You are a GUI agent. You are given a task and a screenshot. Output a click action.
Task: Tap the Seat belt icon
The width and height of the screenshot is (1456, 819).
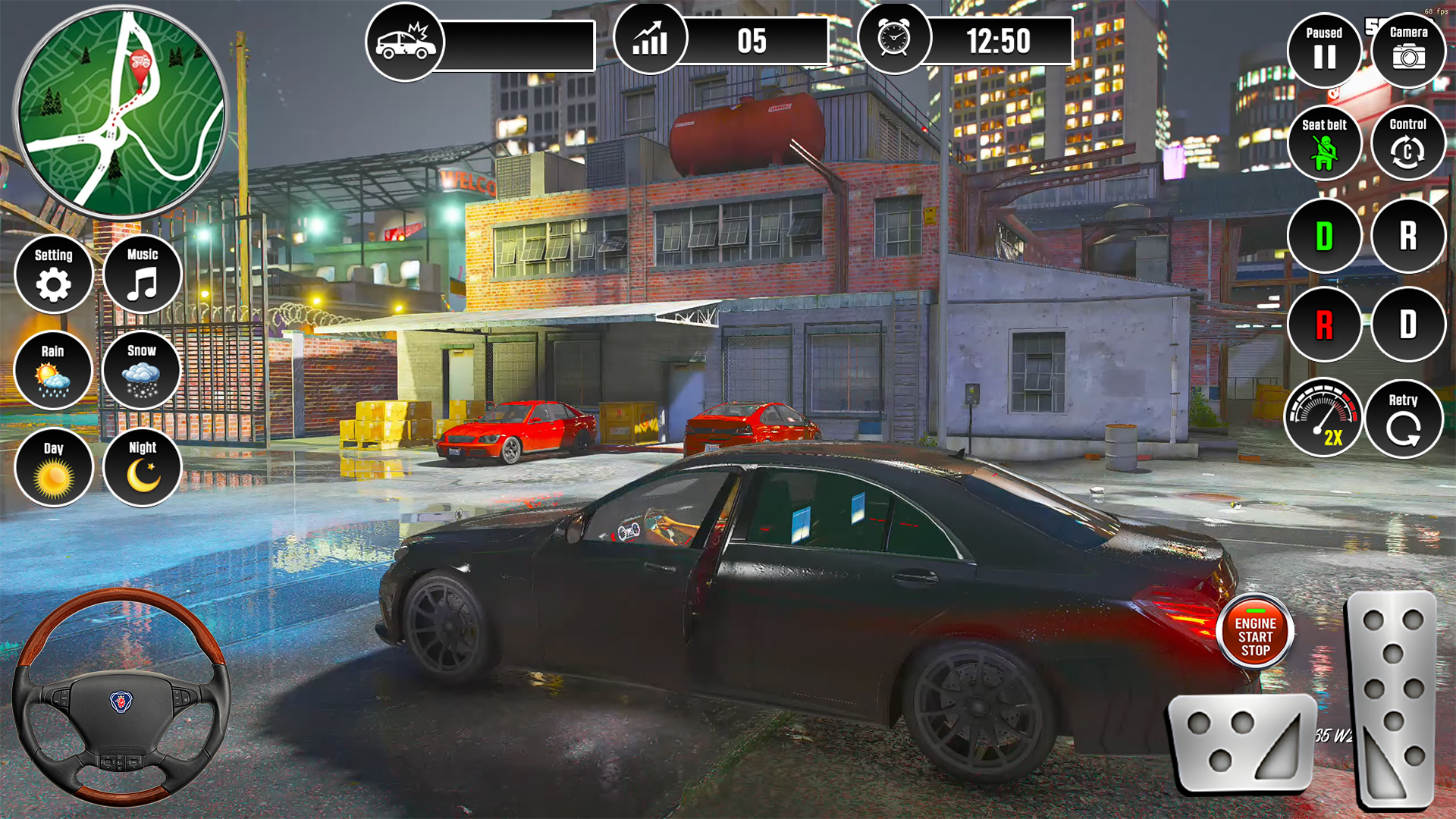coord(1325,144)
